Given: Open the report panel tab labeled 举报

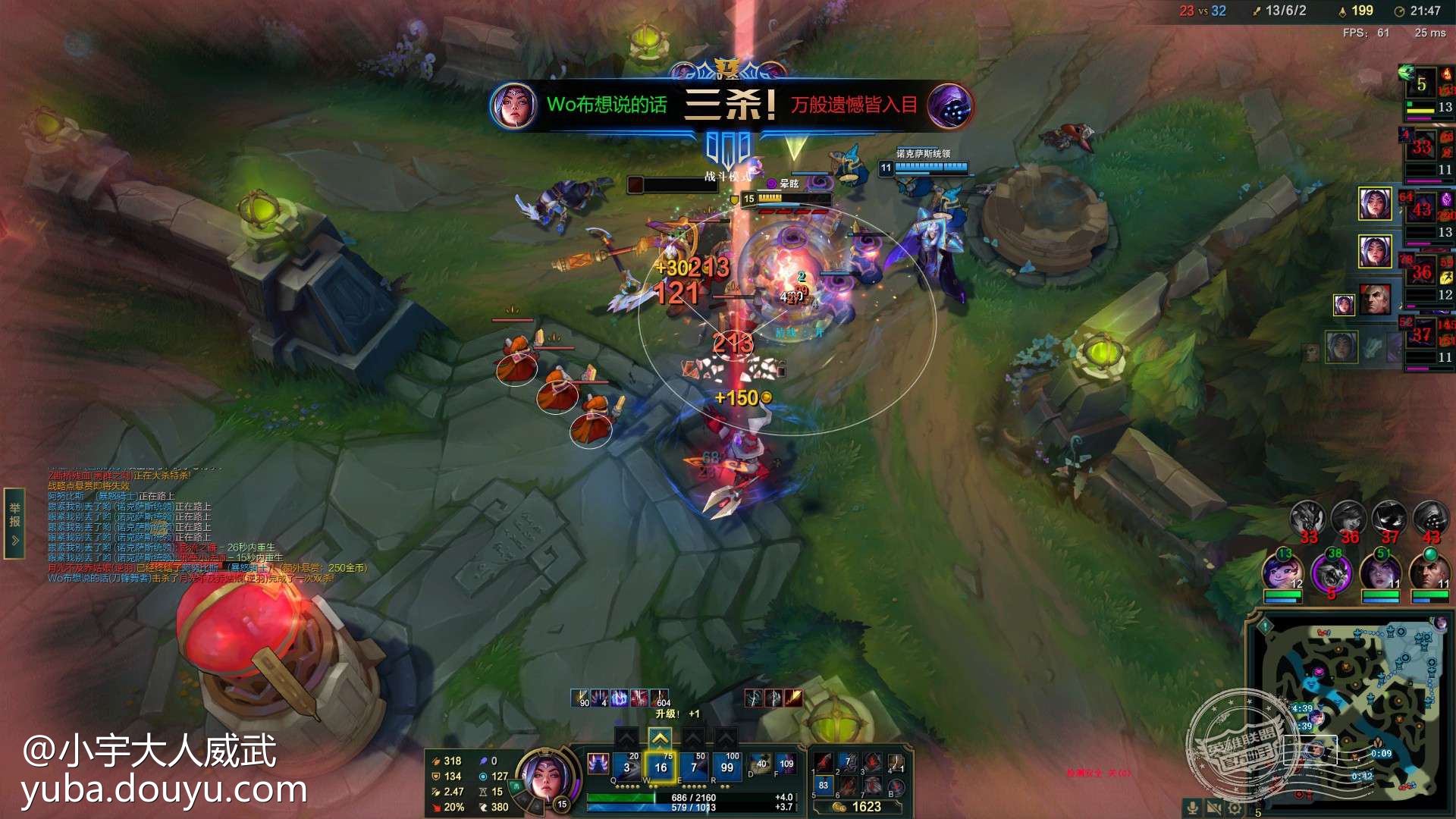Looking at the screenshot, I should [x=14, y=522].
